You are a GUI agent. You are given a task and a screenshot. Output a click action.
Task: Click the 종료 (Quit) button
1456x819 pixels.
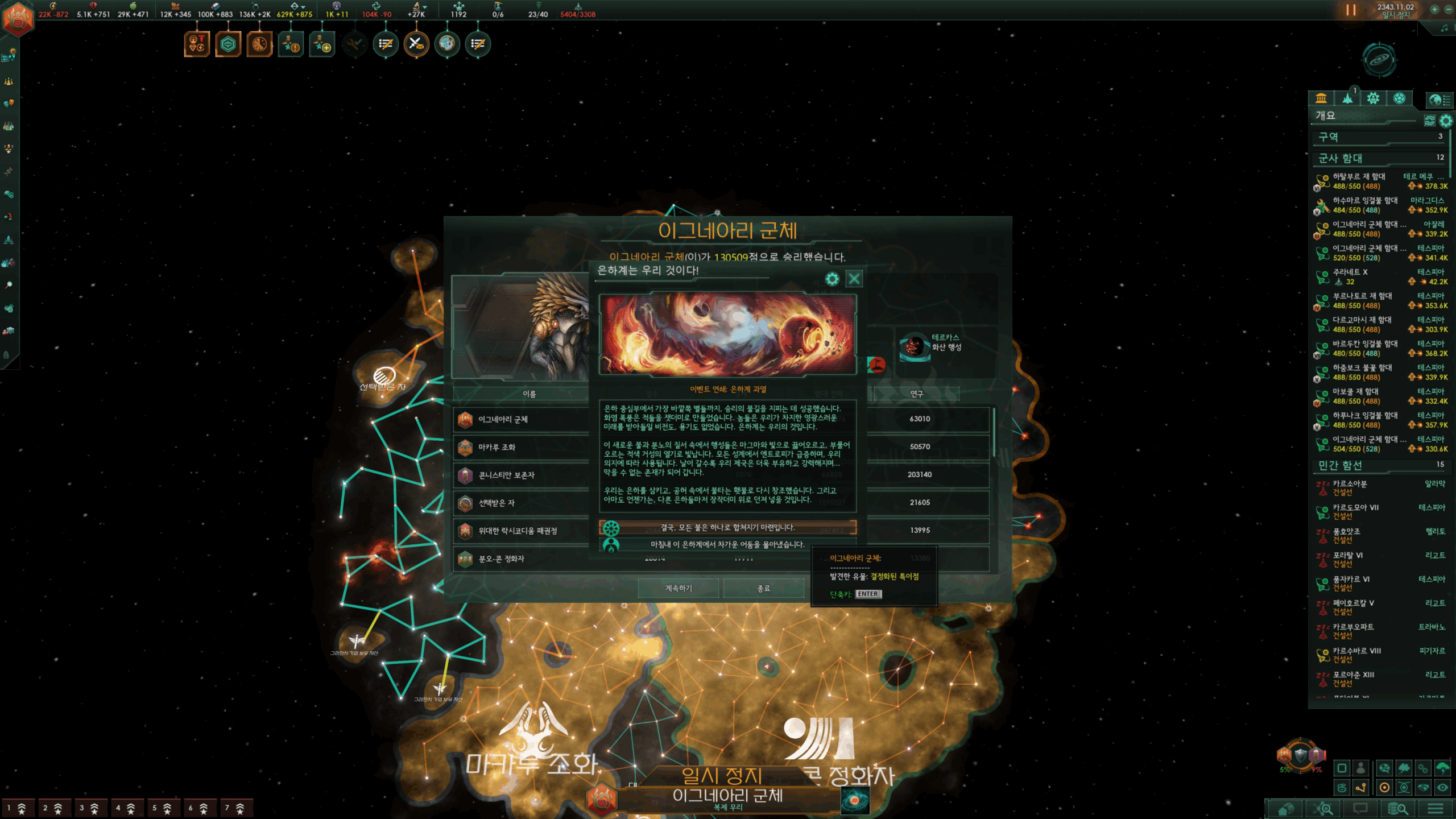[x=763, y=588]
